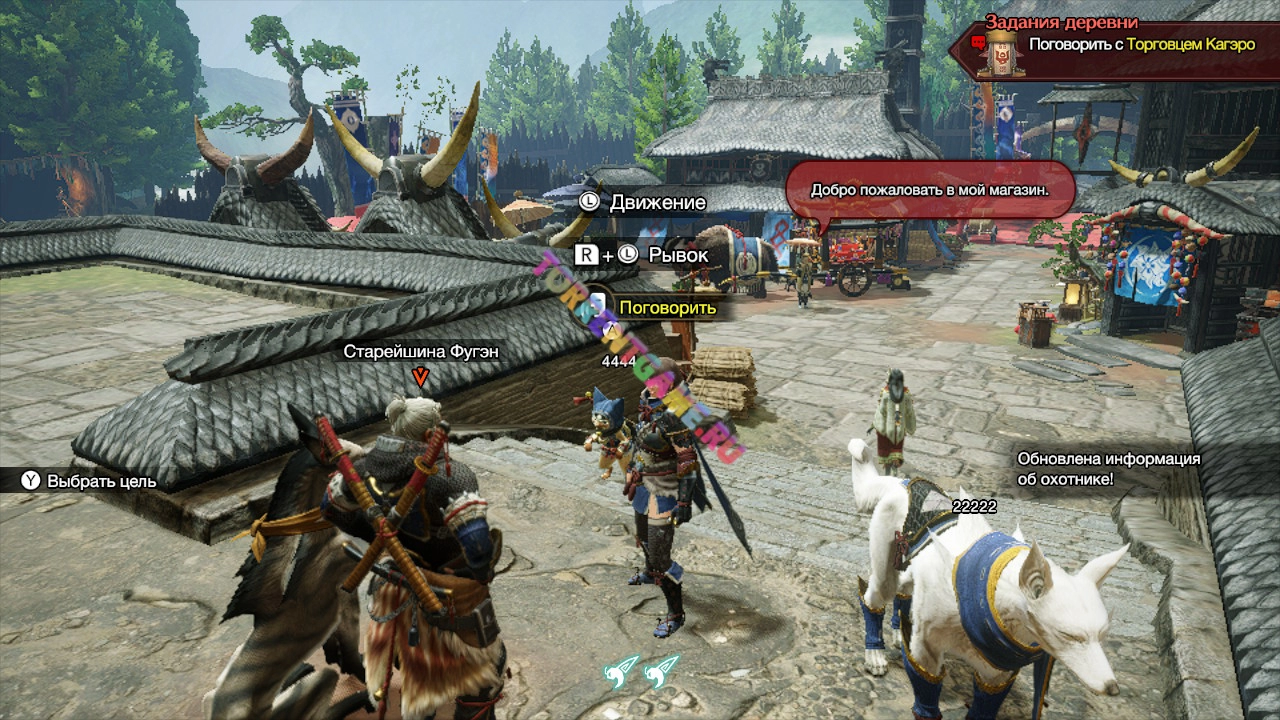Screen dimensions: 1280x720
Task: Choose the highlighted Поговорить interaction prompt
Action: pyautogui.click(x=667, y=307)
